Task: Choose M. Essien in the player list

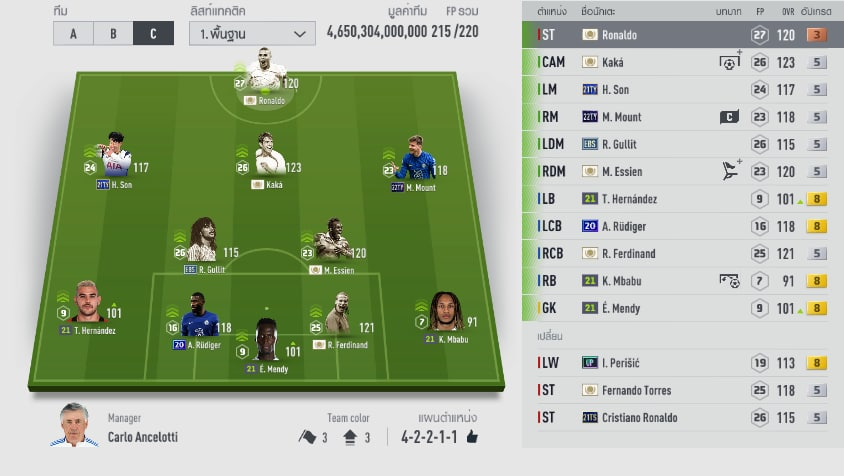Action: tap(682, 172)
